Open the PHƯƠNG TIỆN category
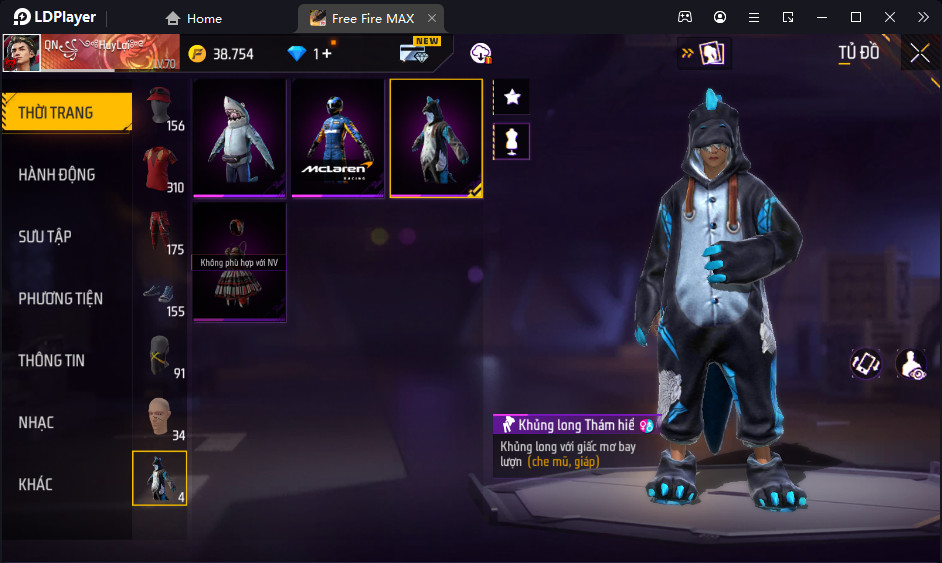Viewport: 942px width, 563px height. click(60, 298)
